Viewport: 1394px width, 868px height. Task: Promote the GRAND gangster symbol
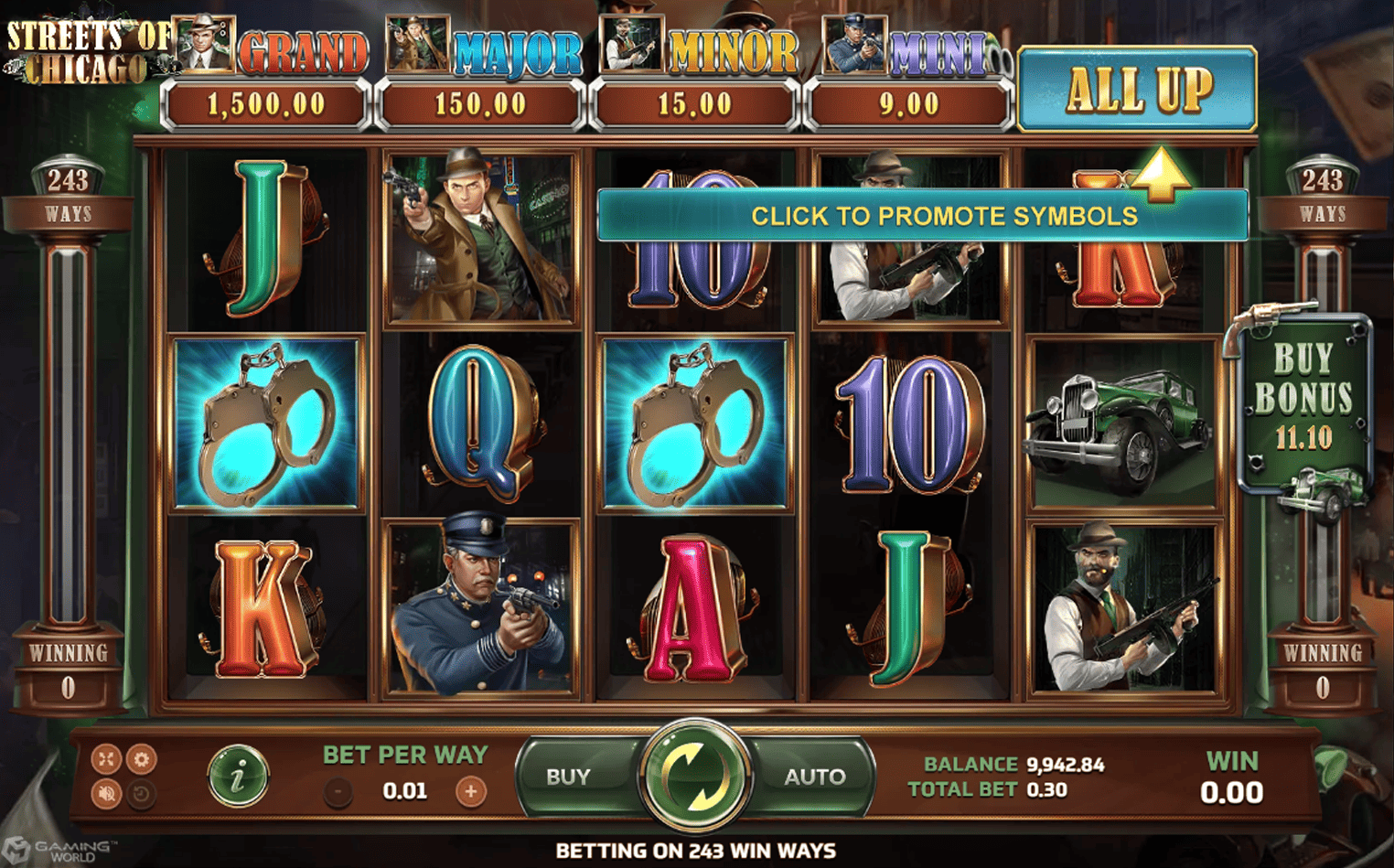pyautogui.click(x=206, y=44)
